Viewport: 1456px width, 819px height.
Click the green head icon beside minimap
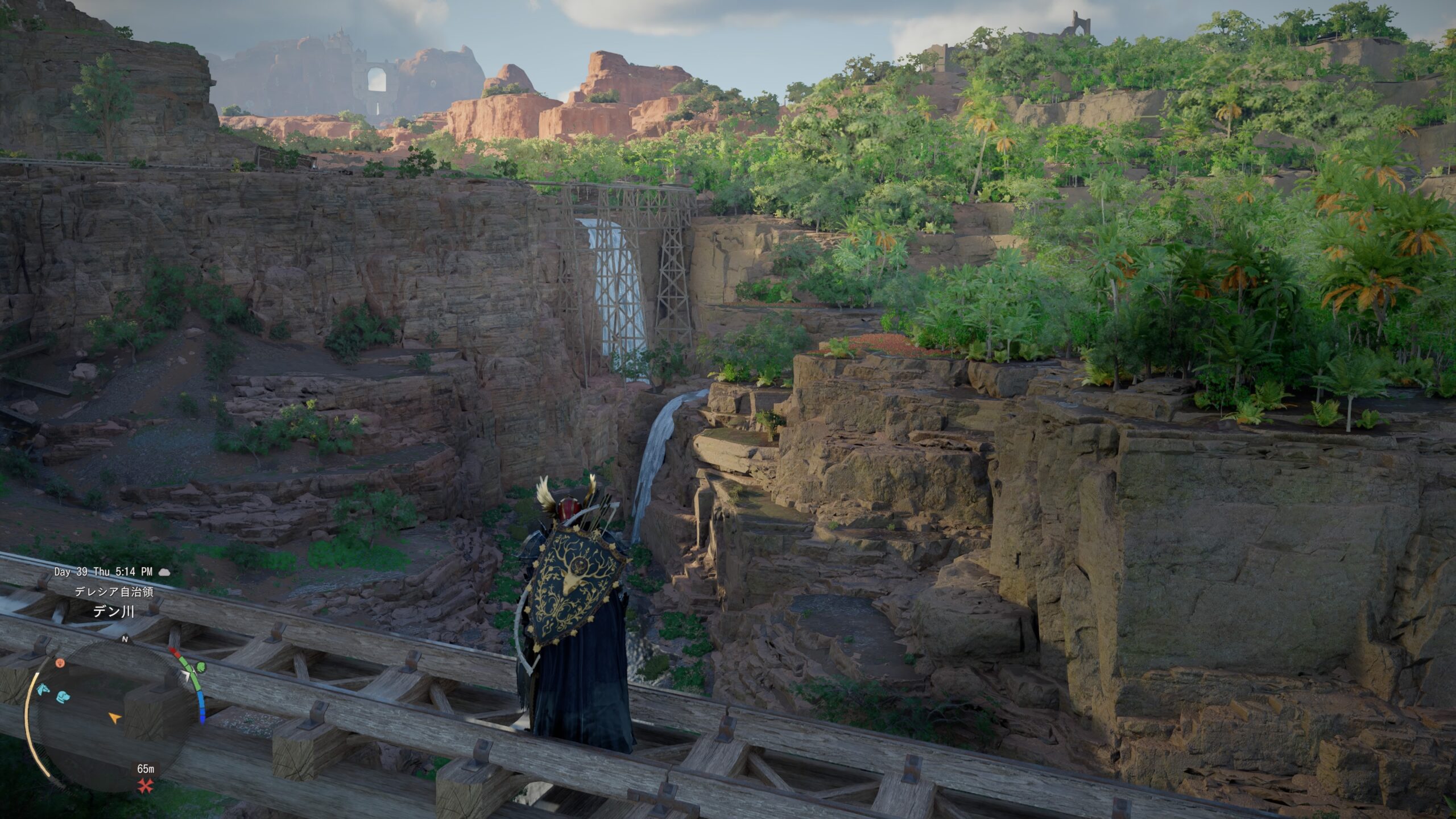(x=200, y=667)
